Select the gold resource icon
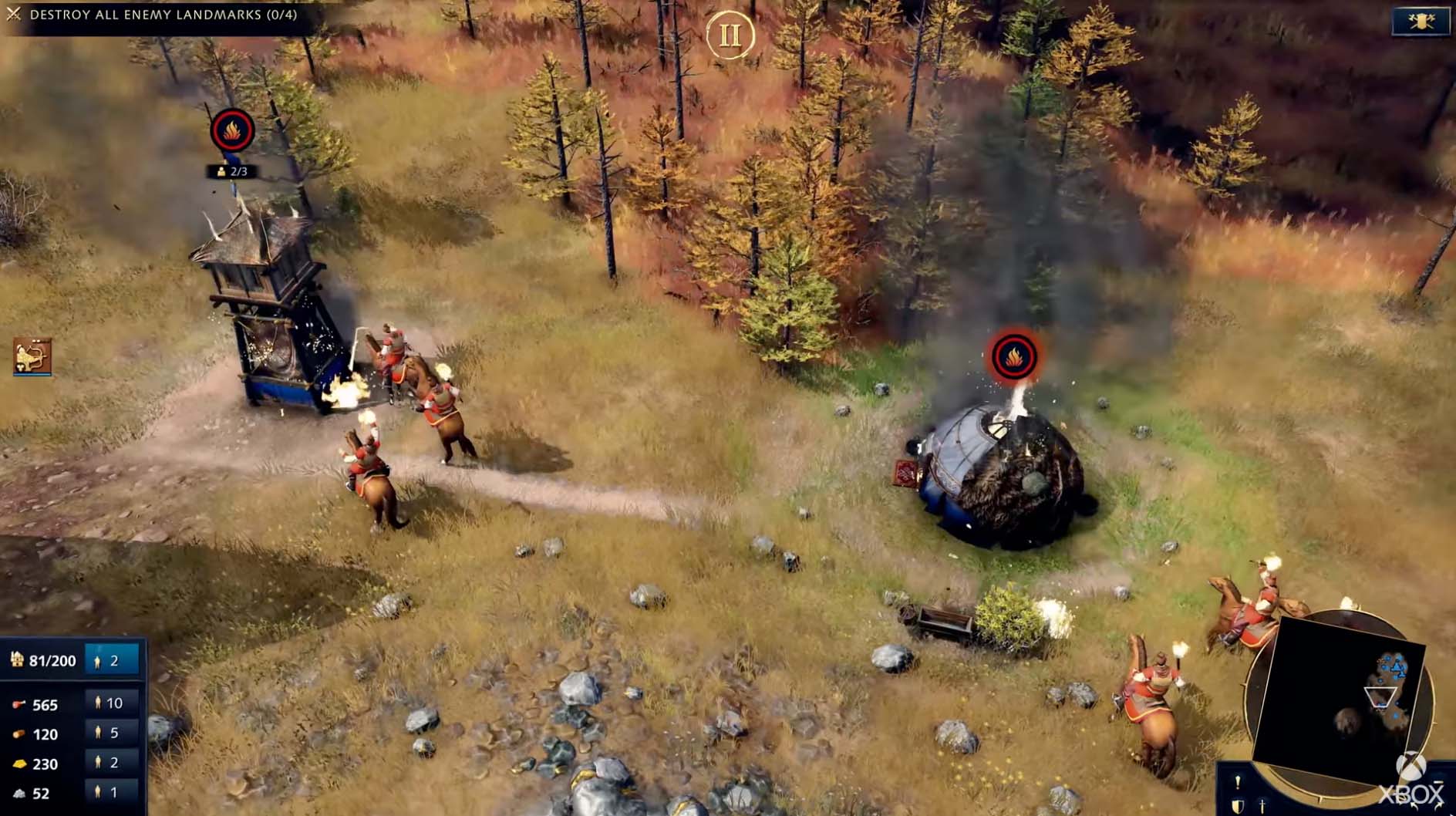Image resolution: width=1456 pixels, height=816 pixels. coord(19,763)
